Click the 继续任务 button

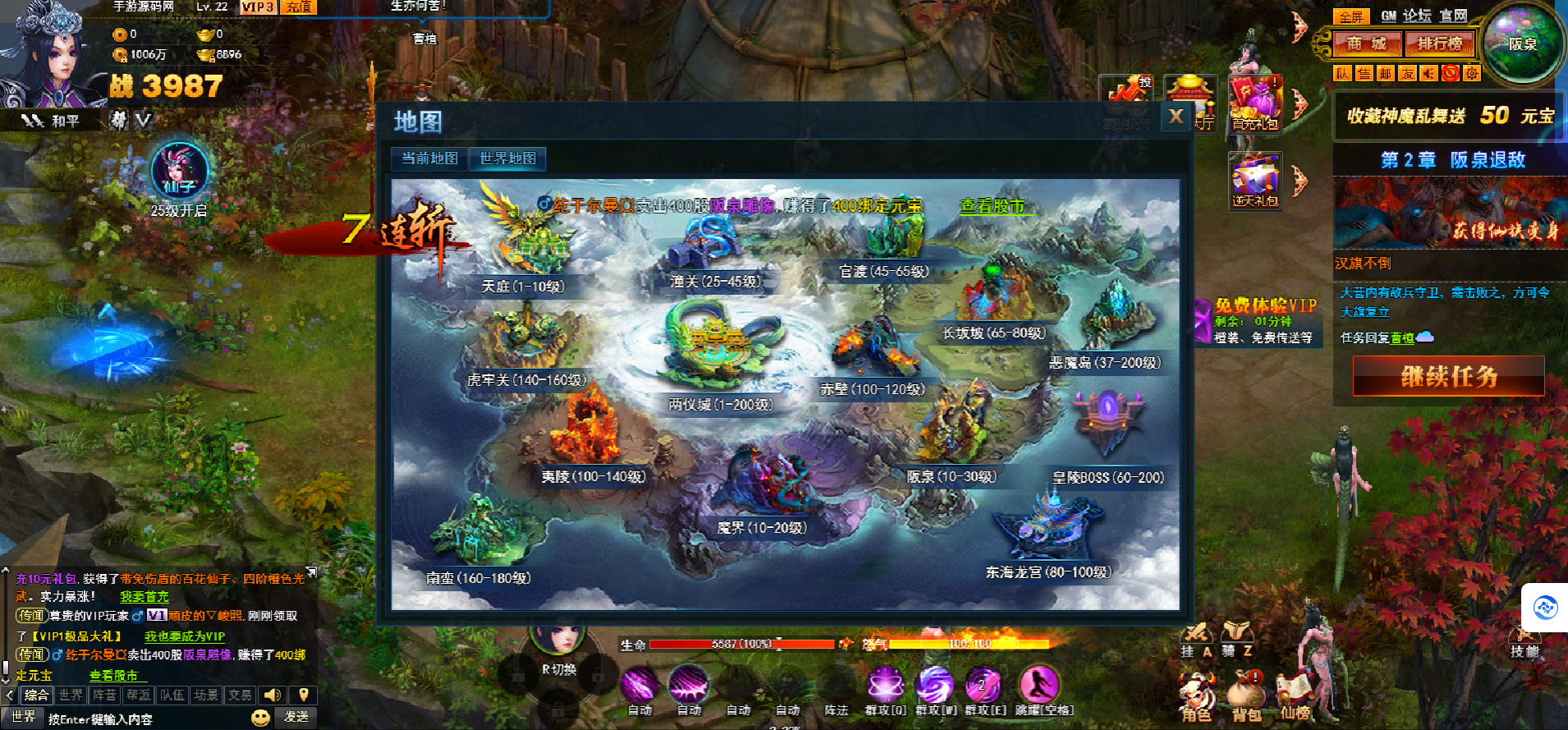tap(1448, 376)
